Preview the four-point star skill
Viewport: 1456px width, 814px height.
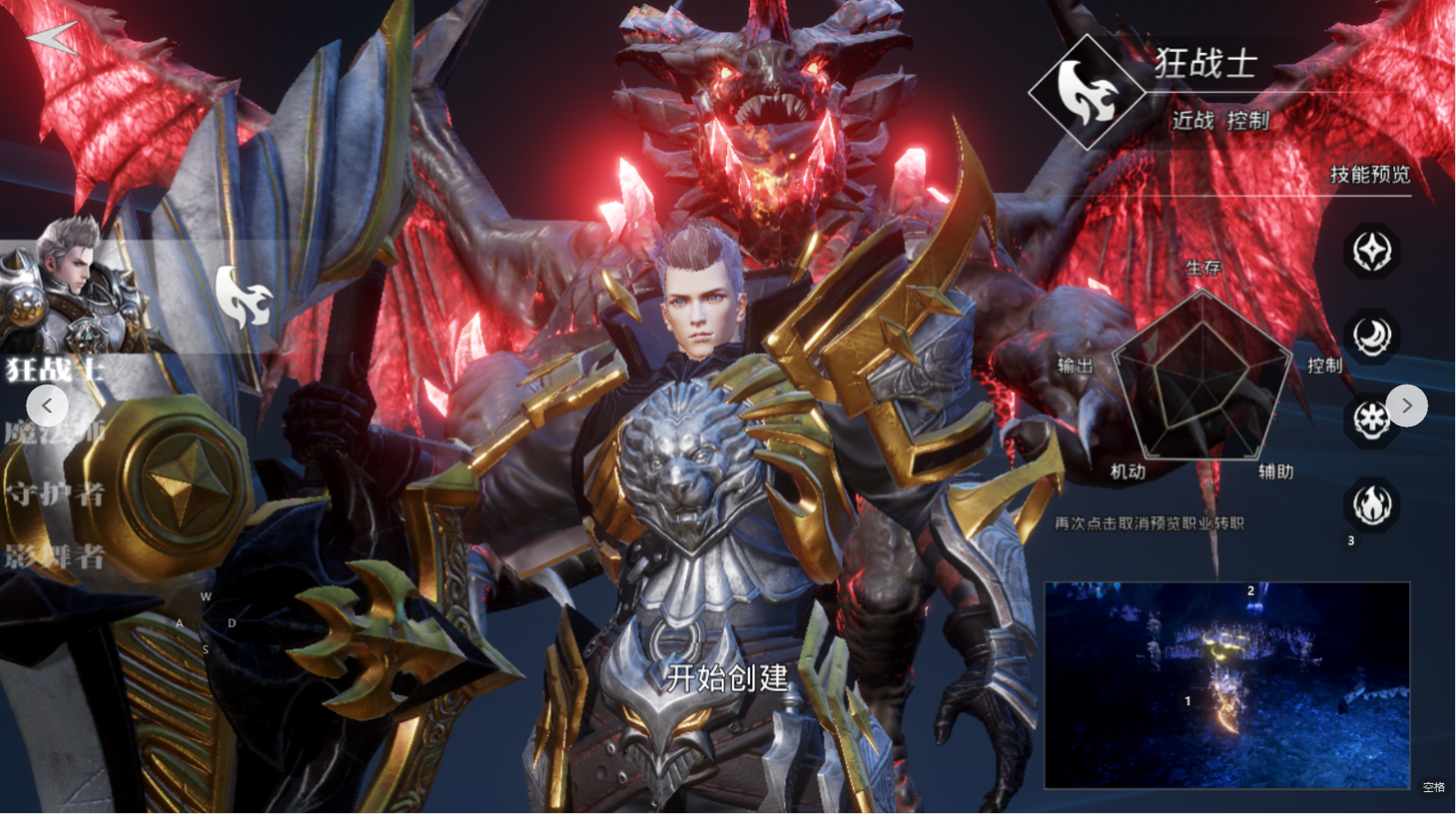pyautogui.click(x=1371, y=251)
